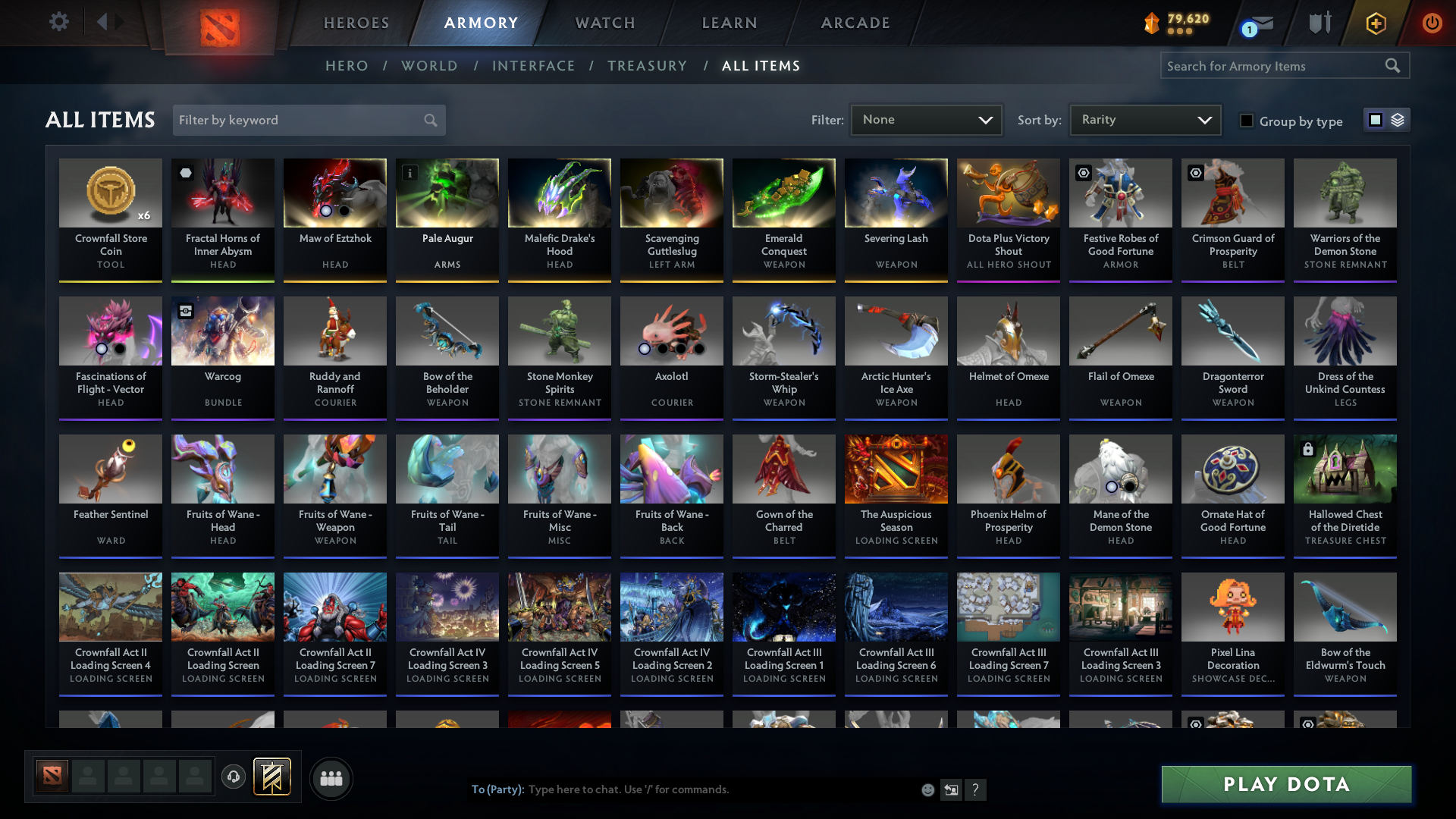Open the Filter dropdown set to None
This screenshot has width=1456, height=819.
[925, 119]
